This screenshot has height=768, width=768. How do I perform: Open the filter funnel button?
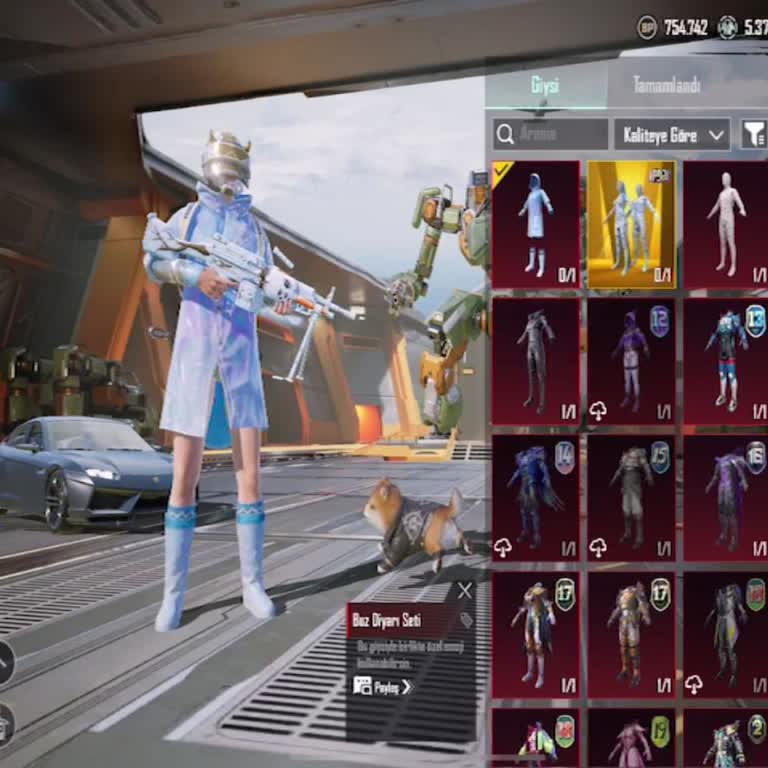pyautogui.click(x=752, y=133)
